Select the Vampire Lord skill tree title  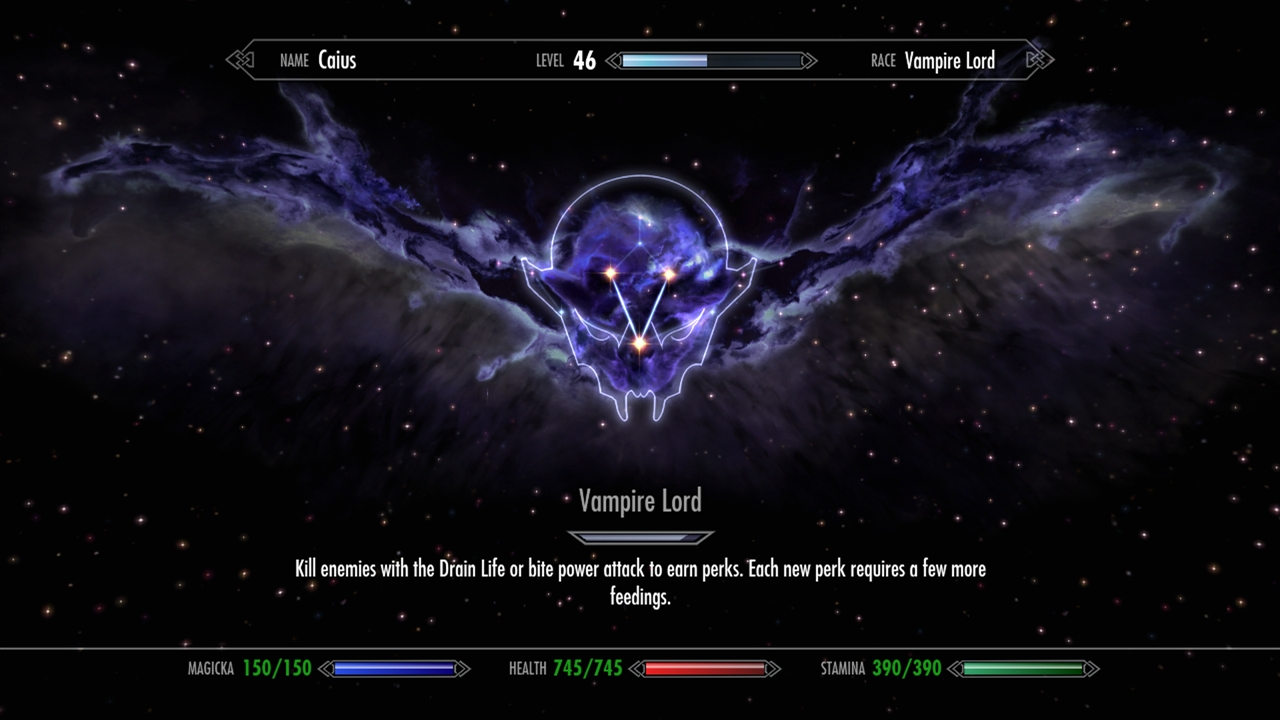point(640,501)
